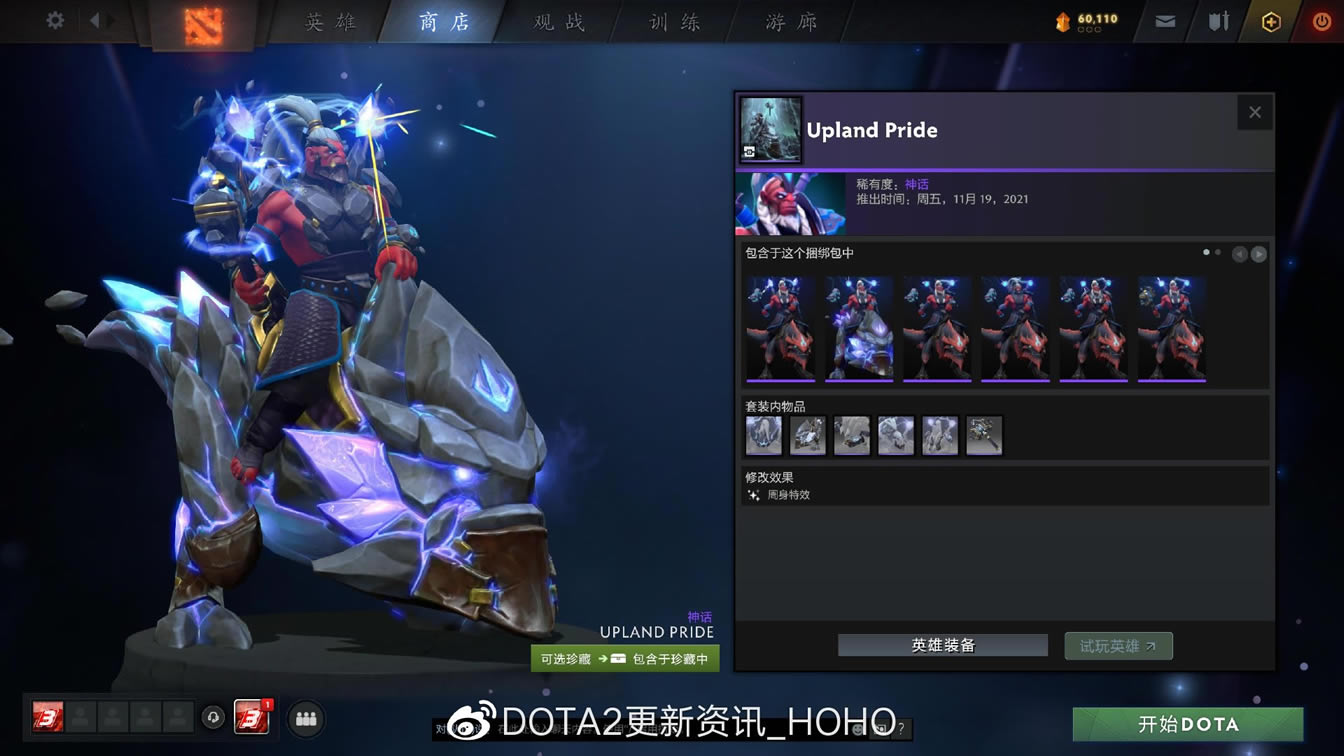The width and height of the screenshot is (1344, 756).
Task: Click the right arrow to see more bundle images
Action: [1257, 253]
